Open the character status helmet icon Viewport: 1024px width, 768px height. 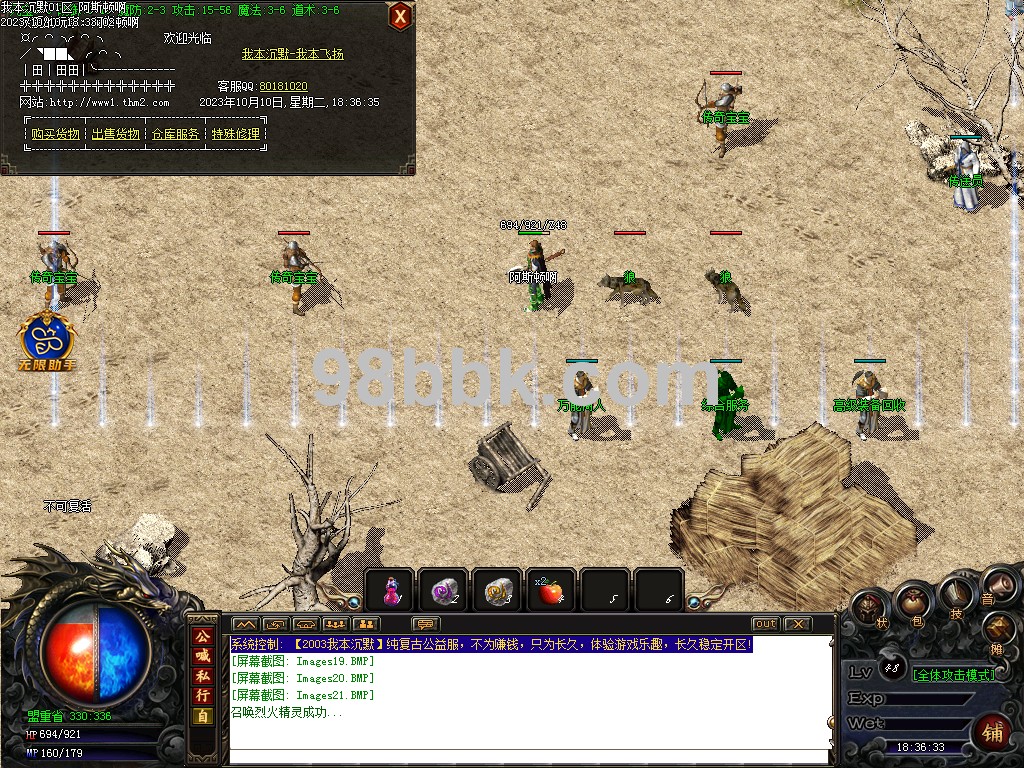pyautogui.click(x=870, y=607)
